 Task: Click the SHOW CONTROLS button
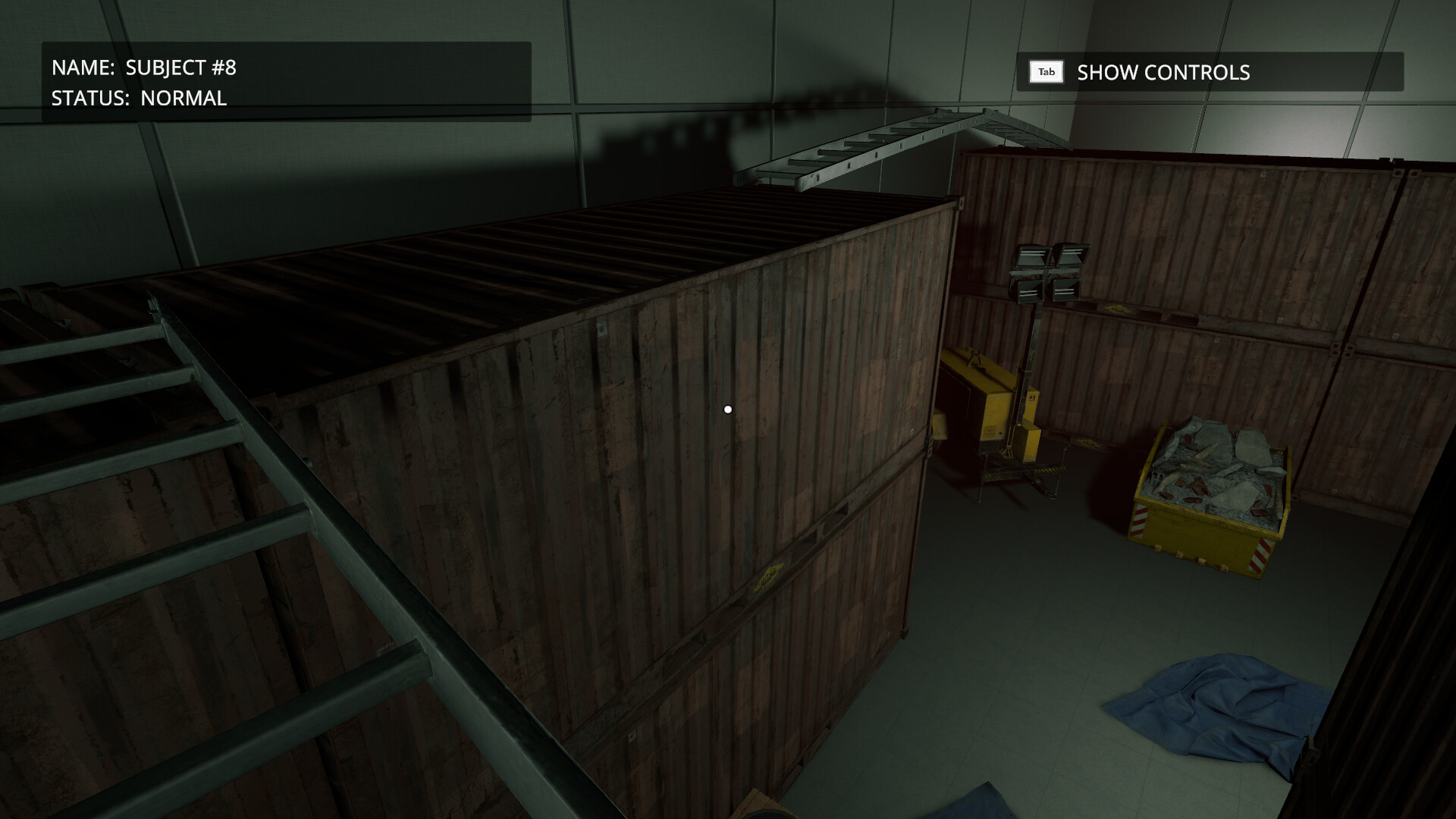click(1163, 73)
